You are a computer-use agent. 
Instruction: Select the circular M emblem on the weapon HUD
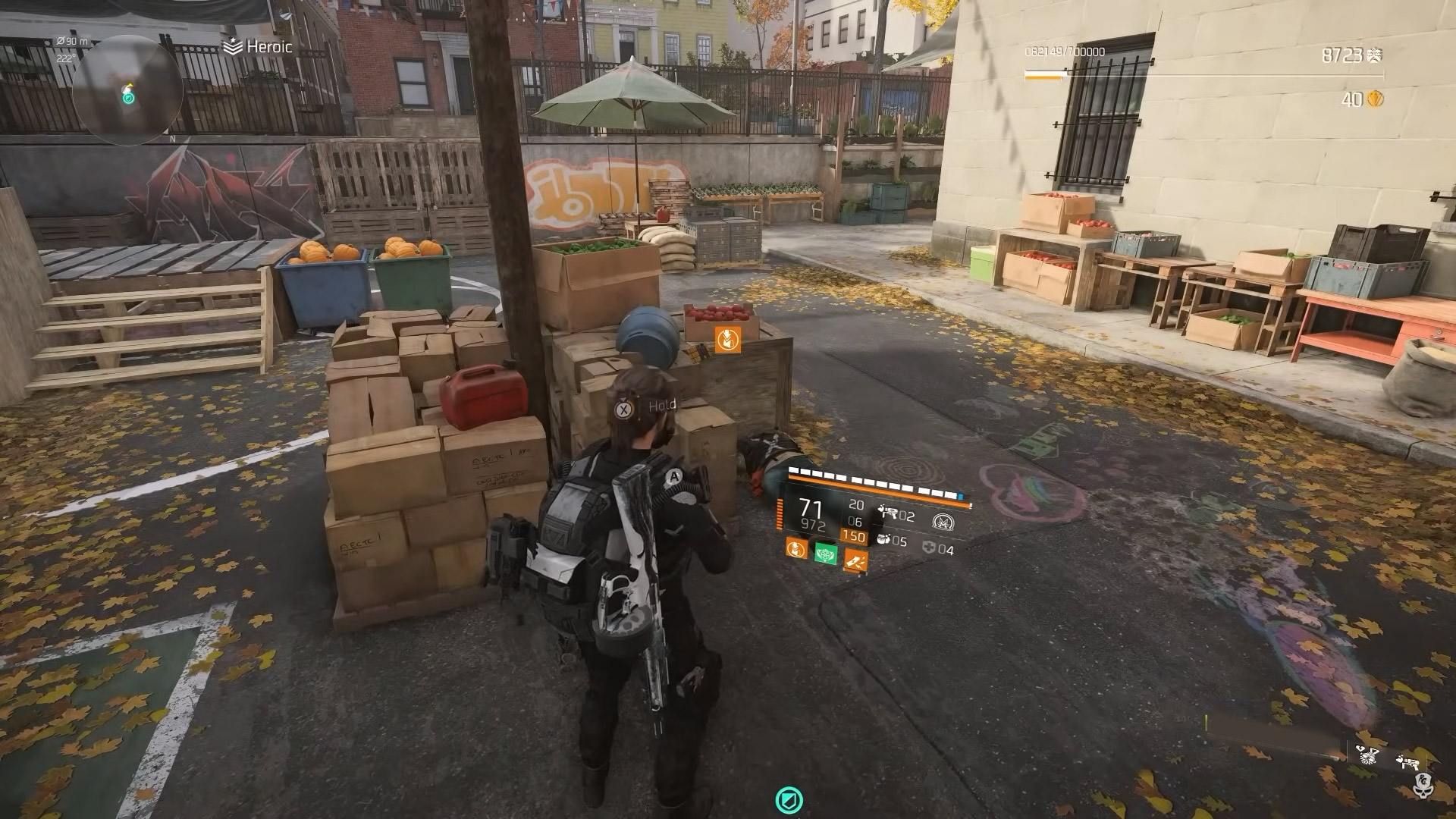(x=944, y=520)
